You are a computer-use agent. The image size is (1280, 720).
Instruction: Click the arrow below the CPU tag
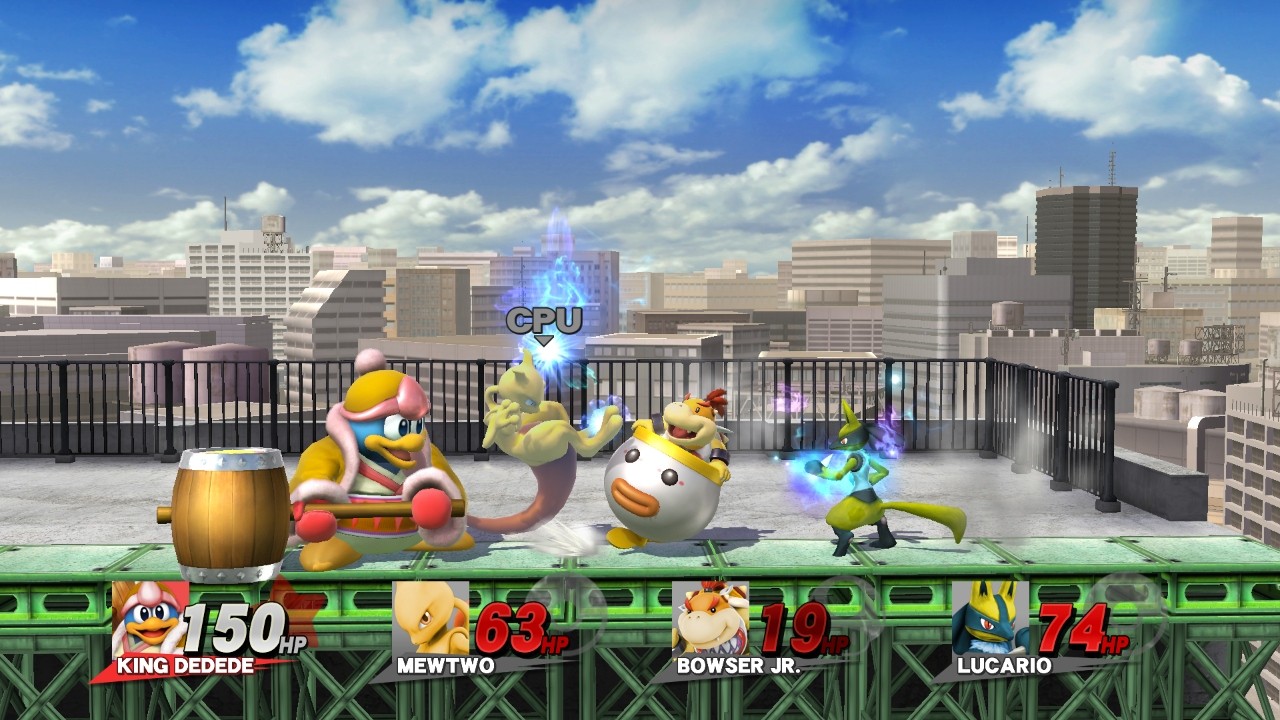point(544,341)
